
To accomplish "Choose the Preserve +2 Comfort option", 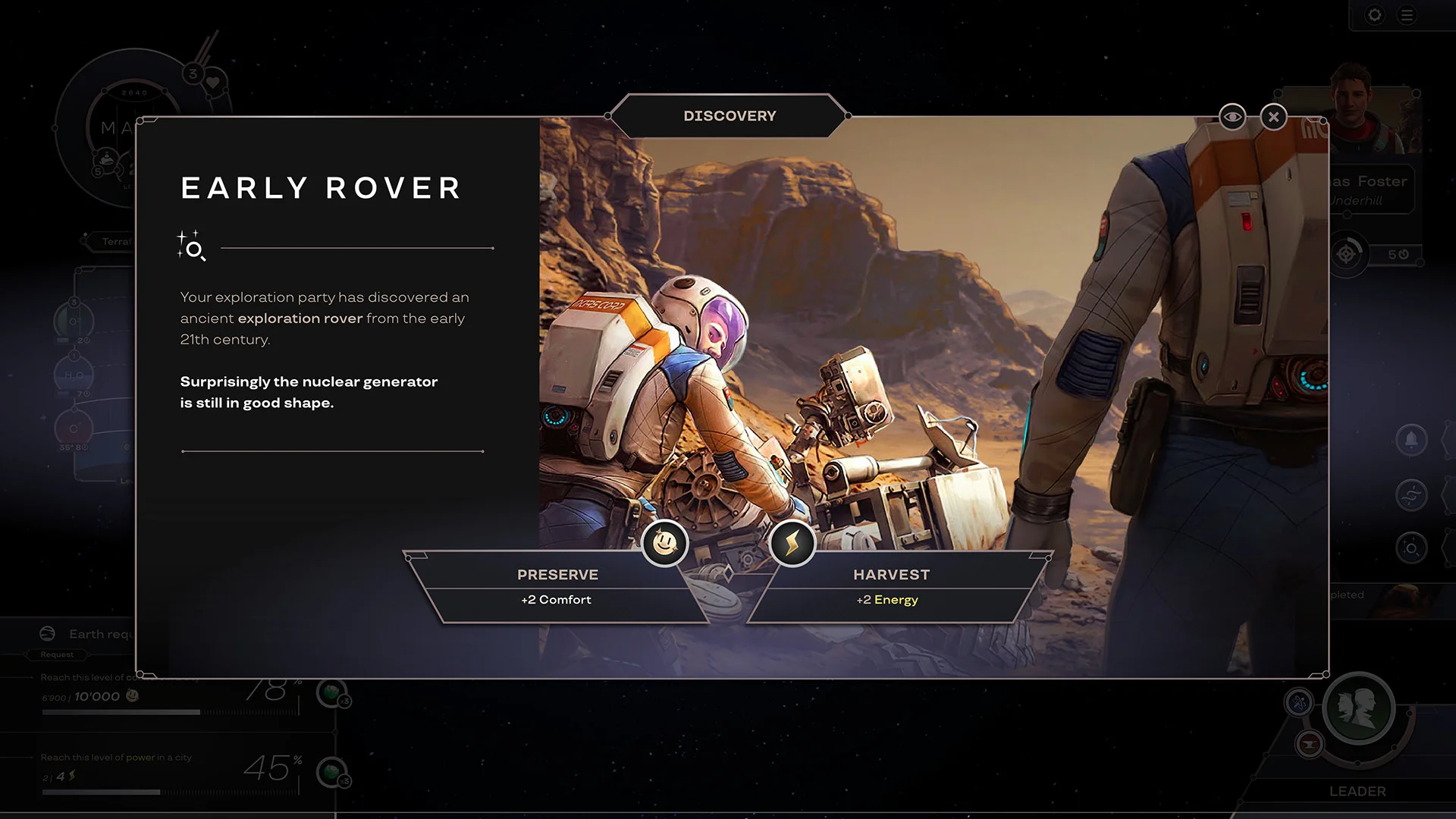I will 558,587.
